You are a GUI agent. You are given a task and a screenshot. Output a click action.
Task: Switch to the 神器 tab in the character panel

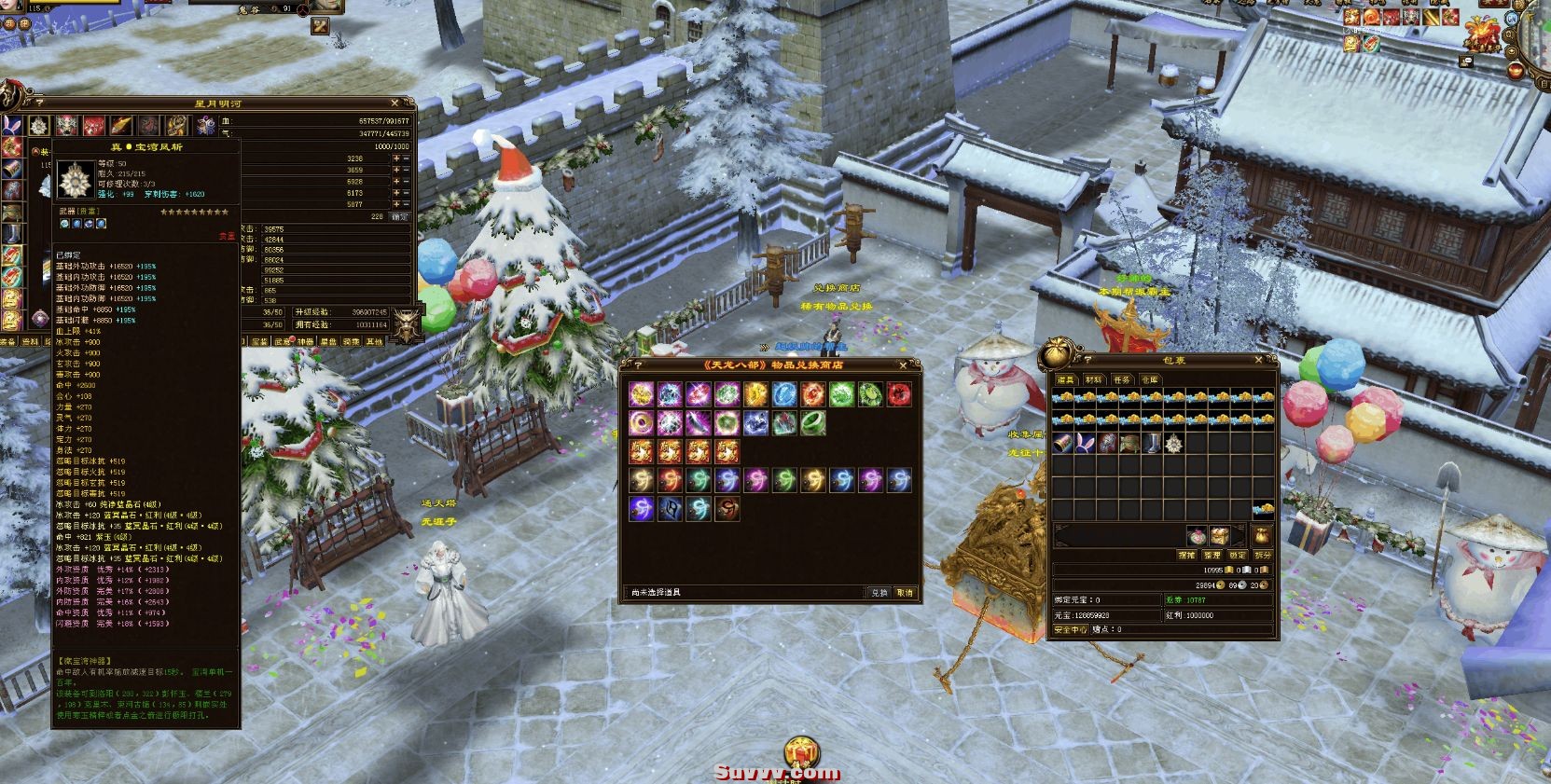click(305, 341)
